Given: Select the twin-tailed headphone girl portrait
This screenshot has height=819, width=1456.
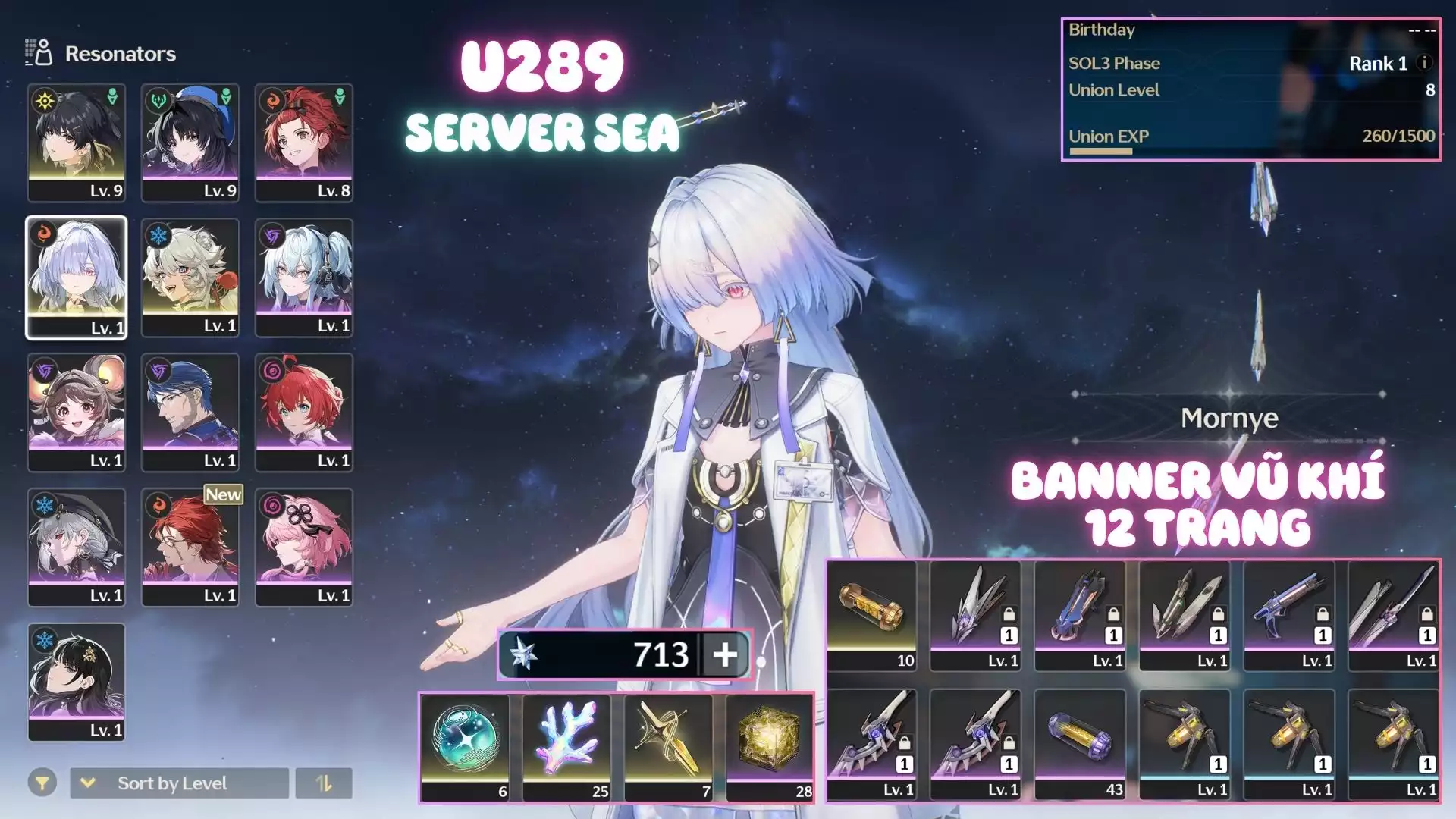Looking at the screenshot, I should [304, 278].
